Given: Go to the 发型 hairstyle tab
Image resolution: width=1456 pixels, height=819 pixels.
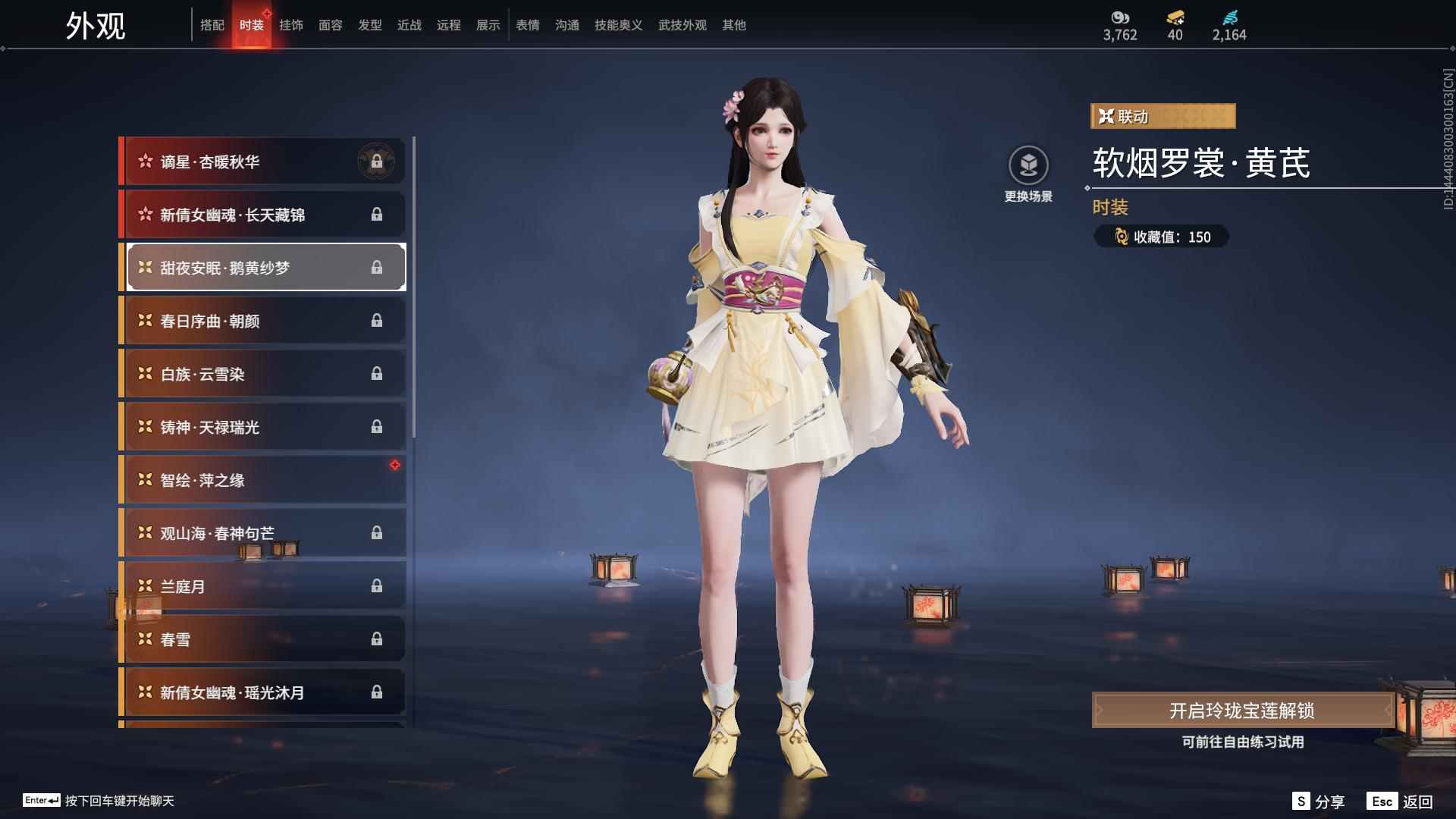Looking at the screenshot, I should [369, 25].
